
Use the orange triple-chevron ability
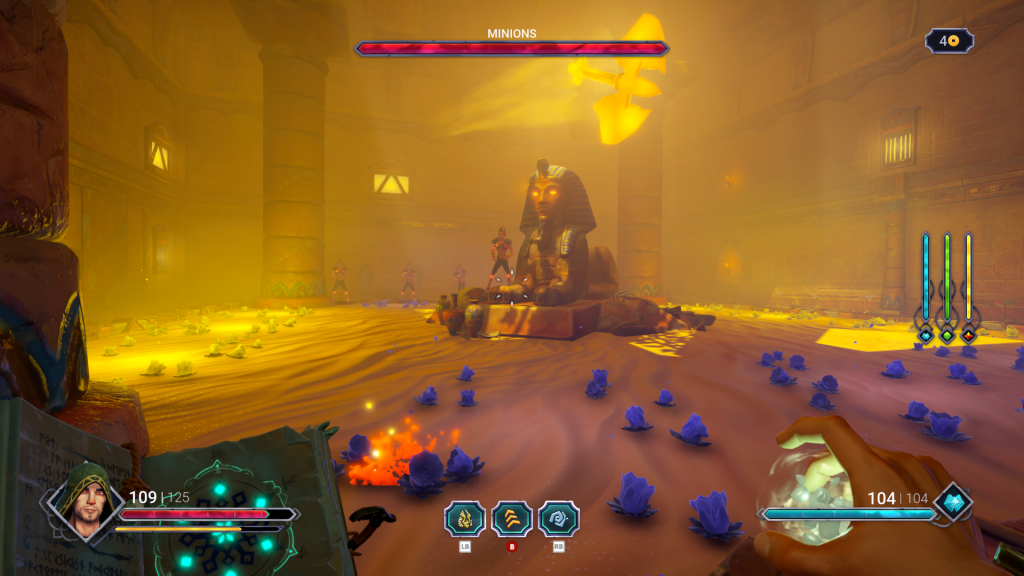point(512,518)
